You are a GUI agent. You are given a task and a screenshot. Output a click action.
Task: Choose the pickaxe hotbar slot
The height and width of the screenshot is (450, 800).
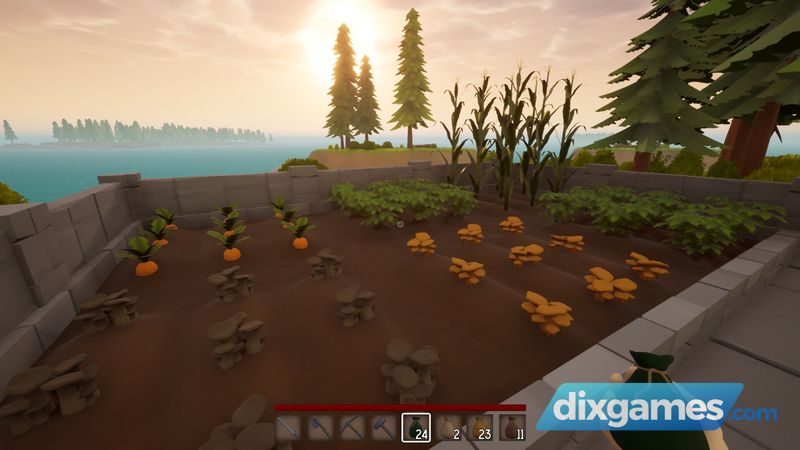pyautogui.click(x=353, y=428)
